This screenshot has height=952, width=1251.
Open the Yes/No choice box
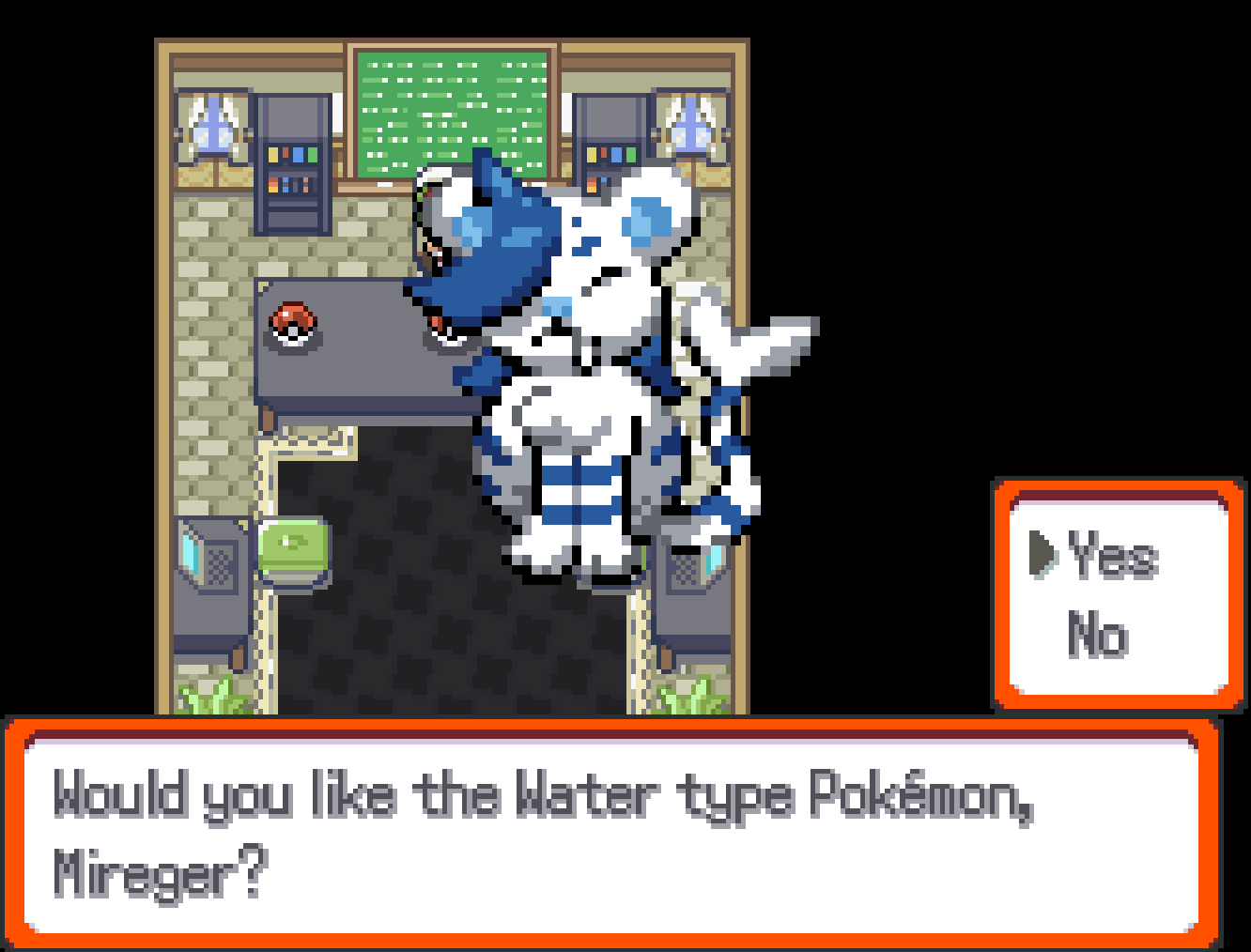1118,591
